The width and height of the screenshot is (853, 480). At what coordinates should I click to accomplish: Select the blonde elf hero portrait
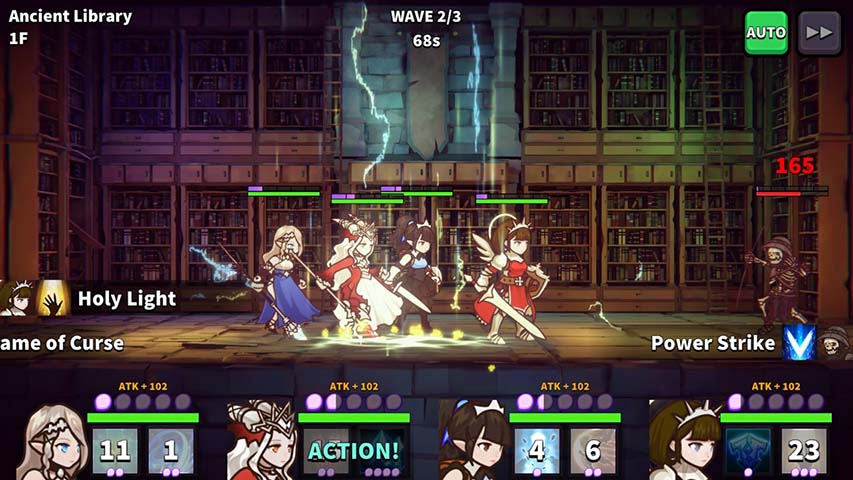pyautogui.click(x=48, y=442)
